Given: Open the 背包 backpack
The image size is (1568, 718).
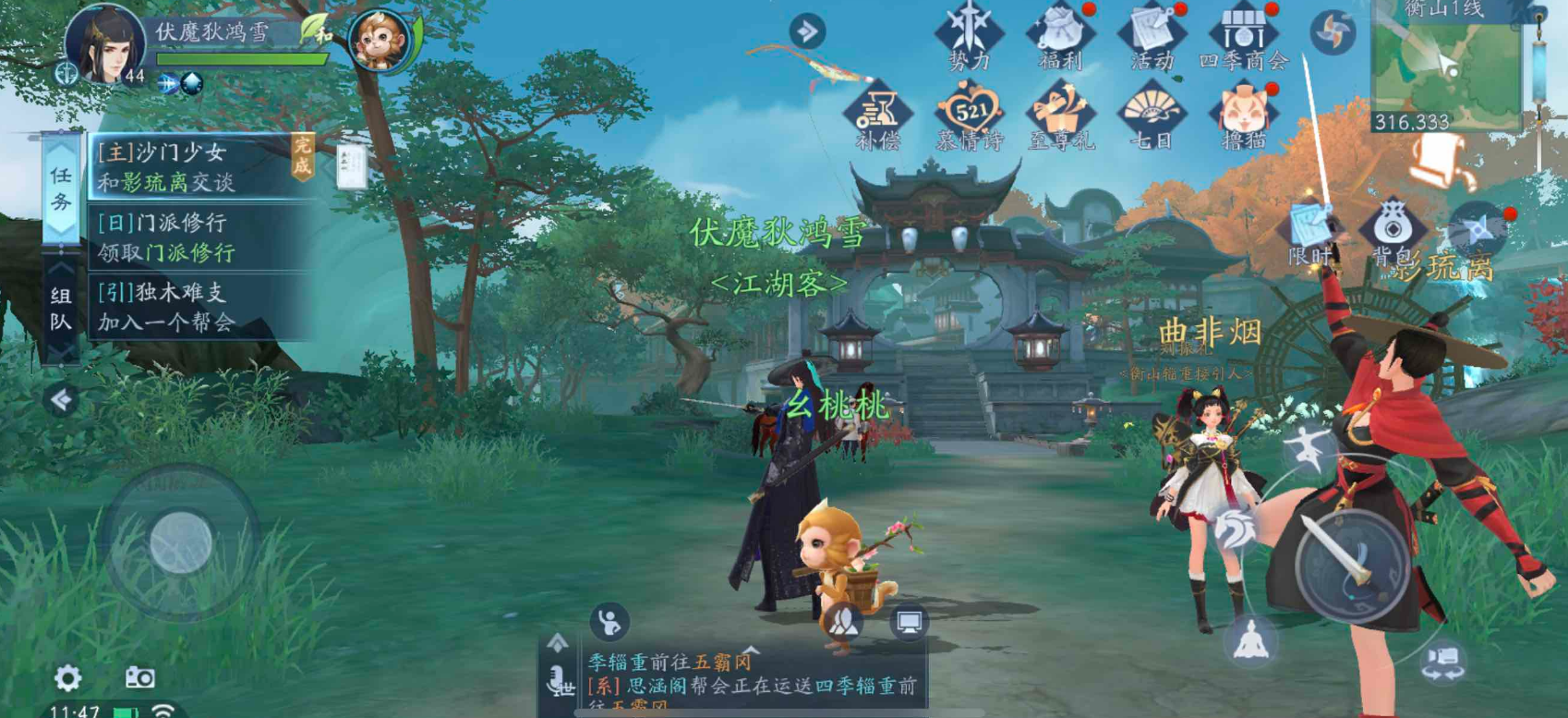Looking at the screenshot, I should click(x=1392, y=233).
